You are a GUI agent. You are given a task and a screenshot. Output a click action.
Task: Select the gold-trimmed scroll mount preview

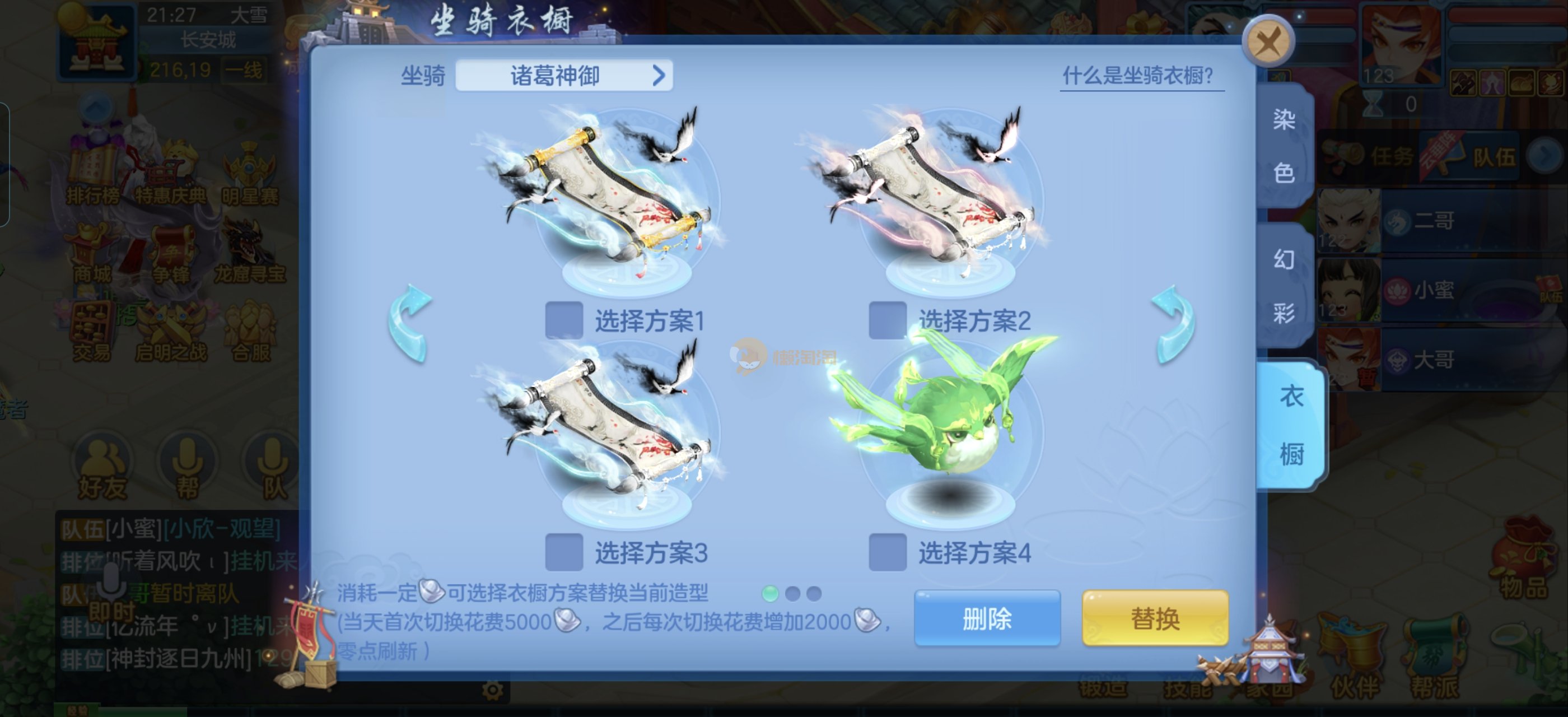click(x=609, y=195)
